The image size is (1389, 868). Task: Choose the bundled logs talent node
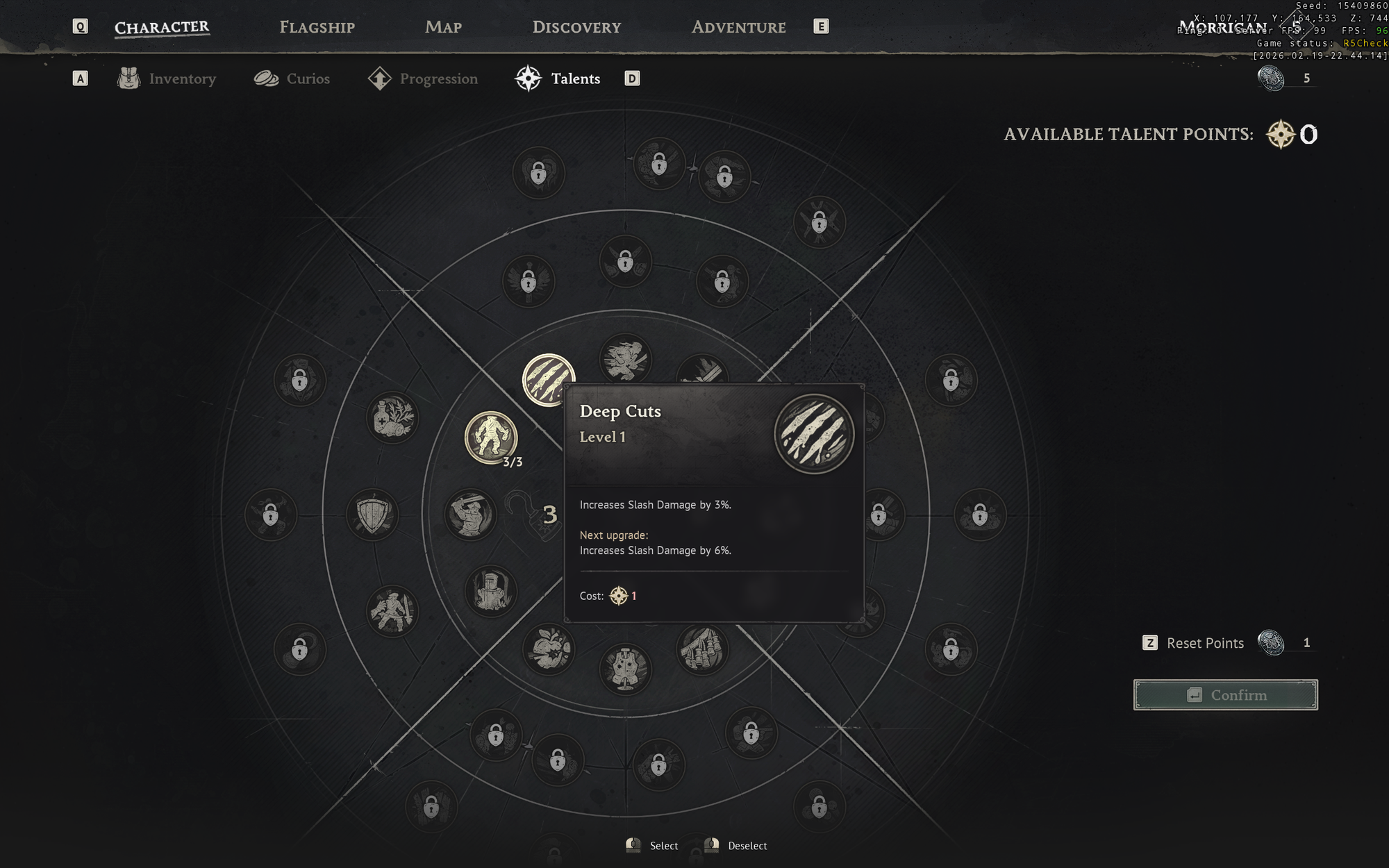702,649
